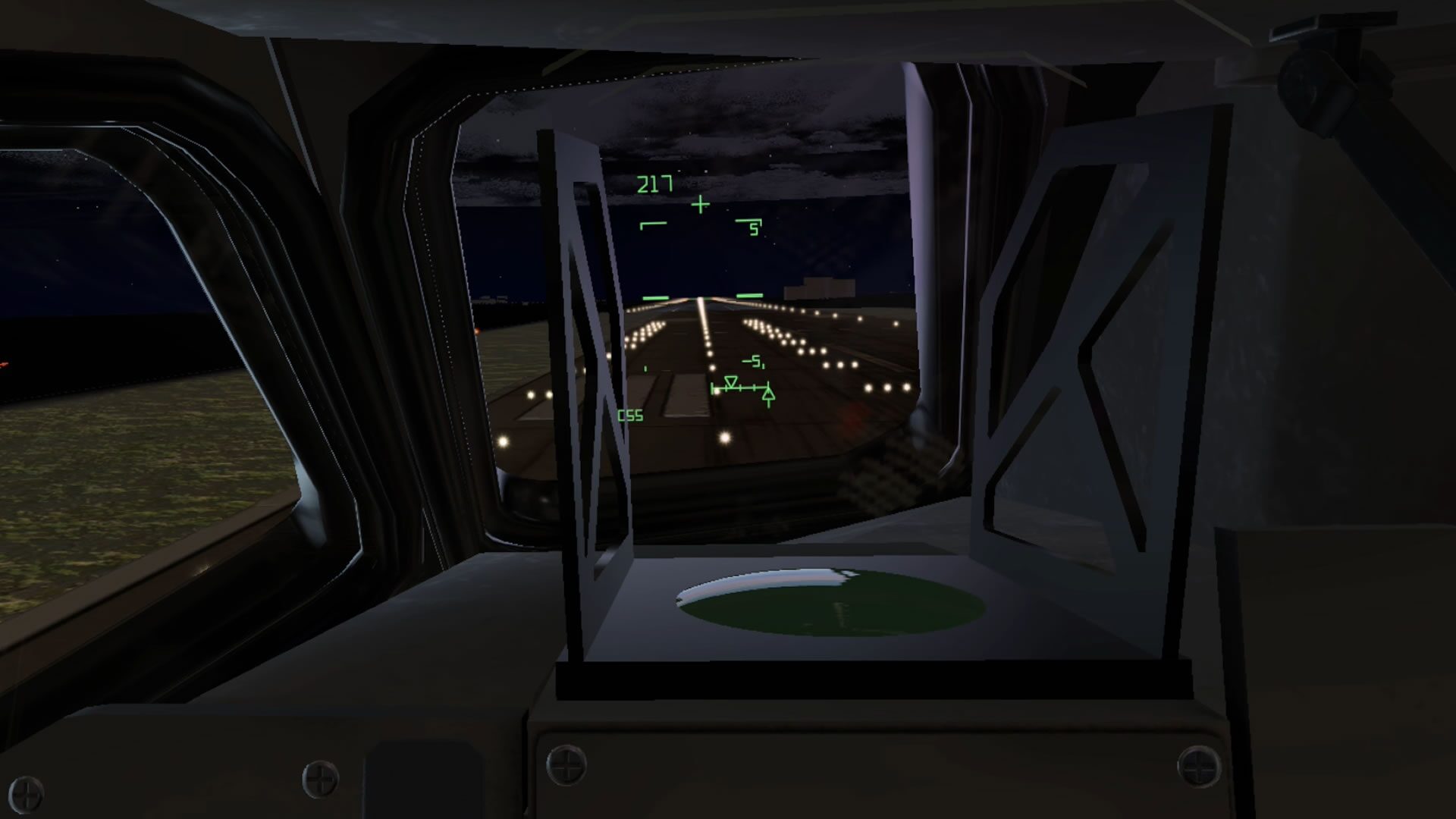
Task: Click the HUD crosshair reticle
Action: click(x=700, y=204)
